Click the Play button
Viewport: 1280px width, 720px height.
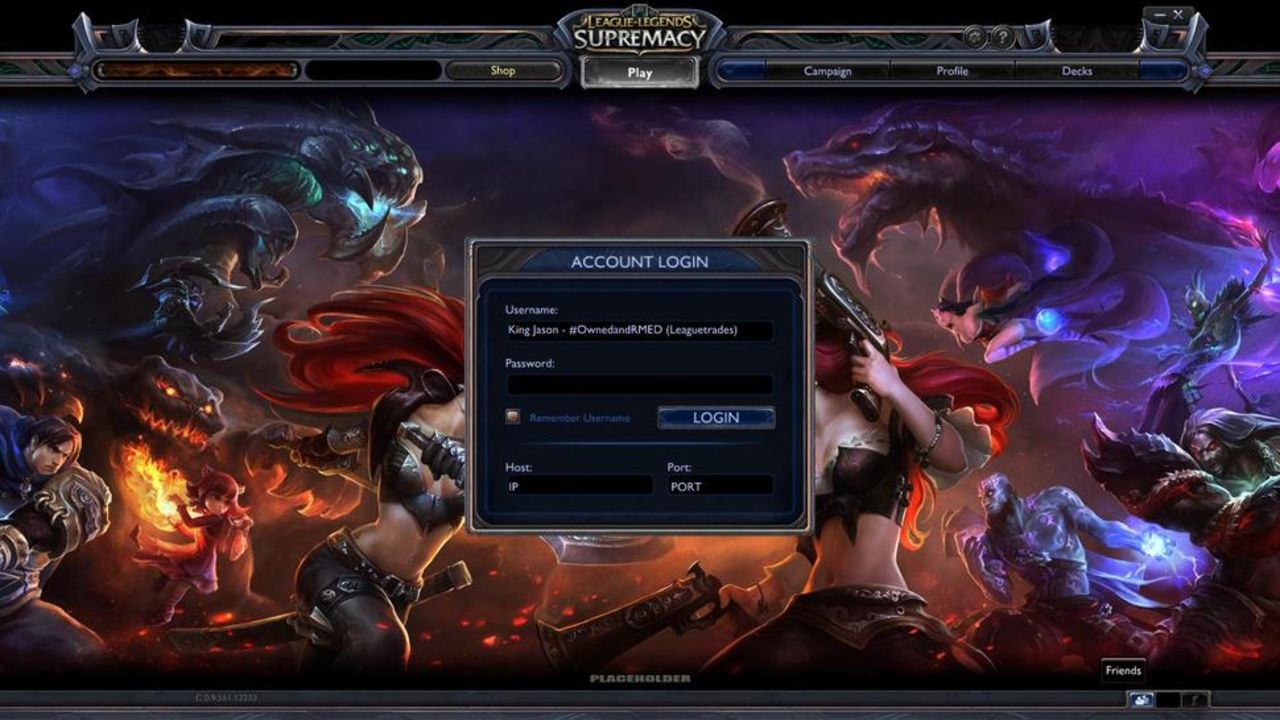click(x=639, y=71)
